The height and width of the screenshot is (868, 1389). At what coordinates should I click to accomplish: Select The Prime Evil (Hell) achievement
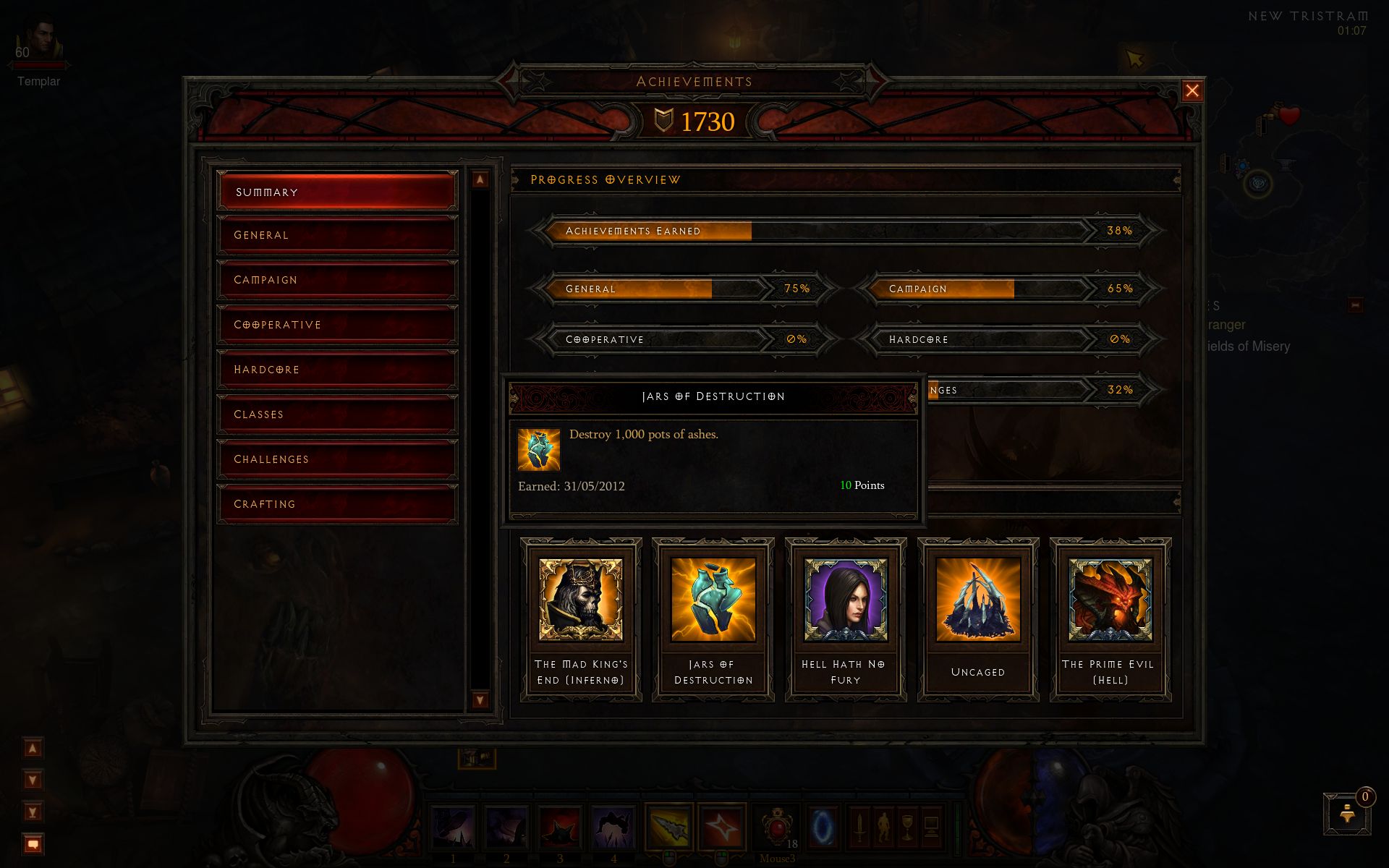pyautogui.click(x=1110, y=619)
